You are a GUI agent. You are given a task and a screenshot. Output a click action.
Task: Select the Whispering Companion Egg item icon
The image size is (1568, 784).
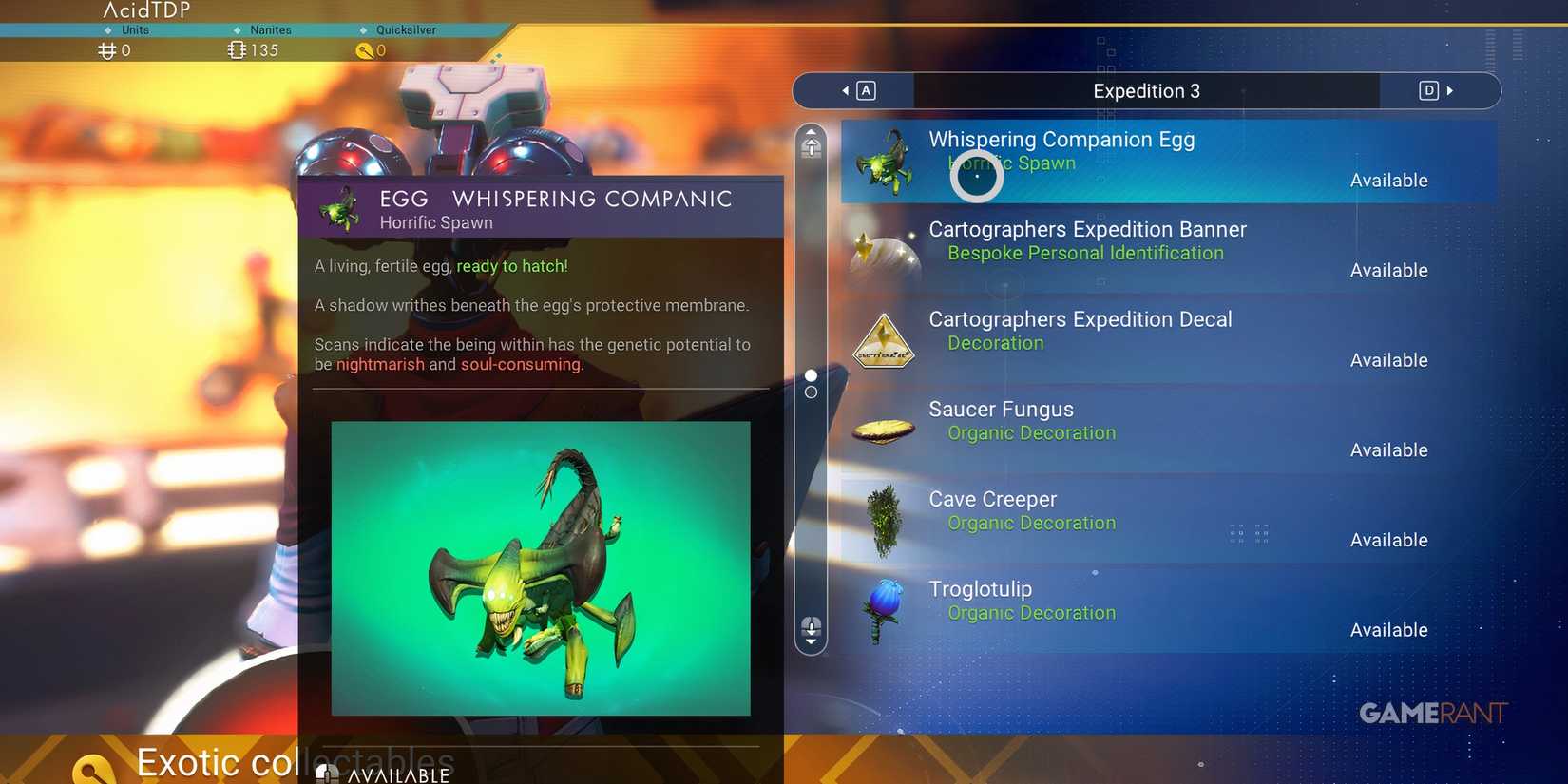885,163
